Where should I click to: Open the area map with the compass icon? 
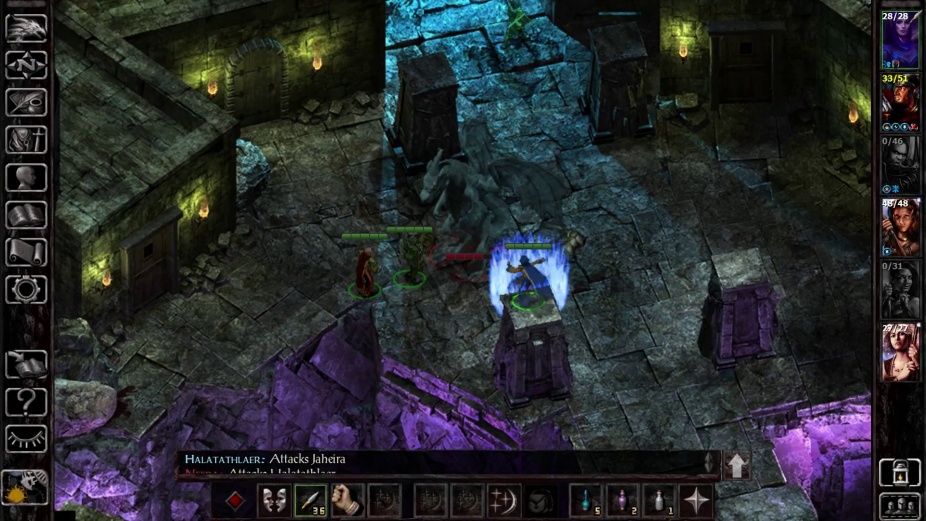[26, 65]
